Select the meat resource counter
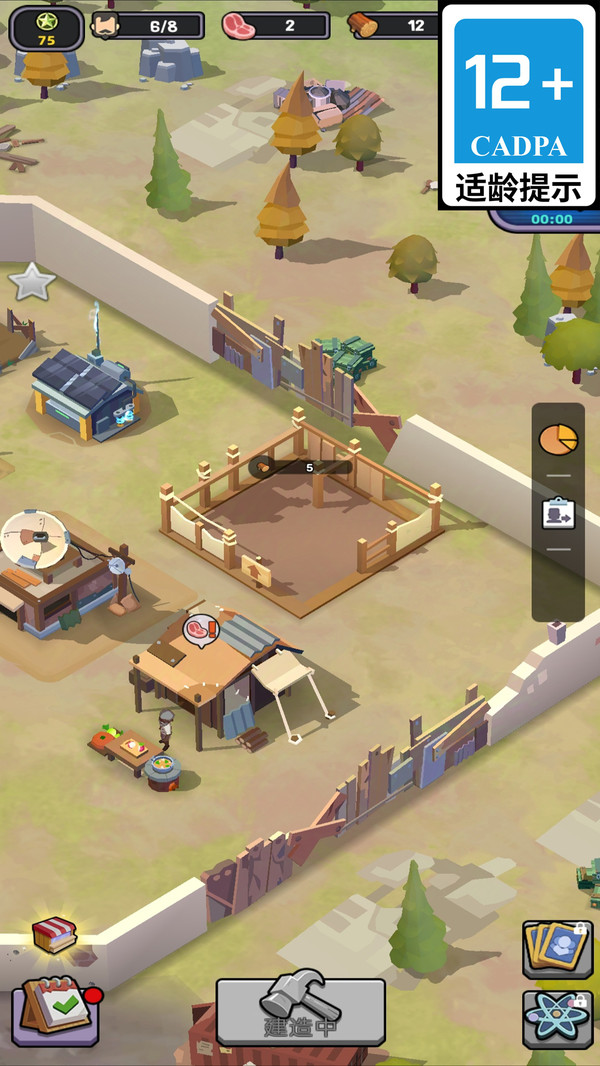The height and width of the screenshot is (1066, 600). 275,25
